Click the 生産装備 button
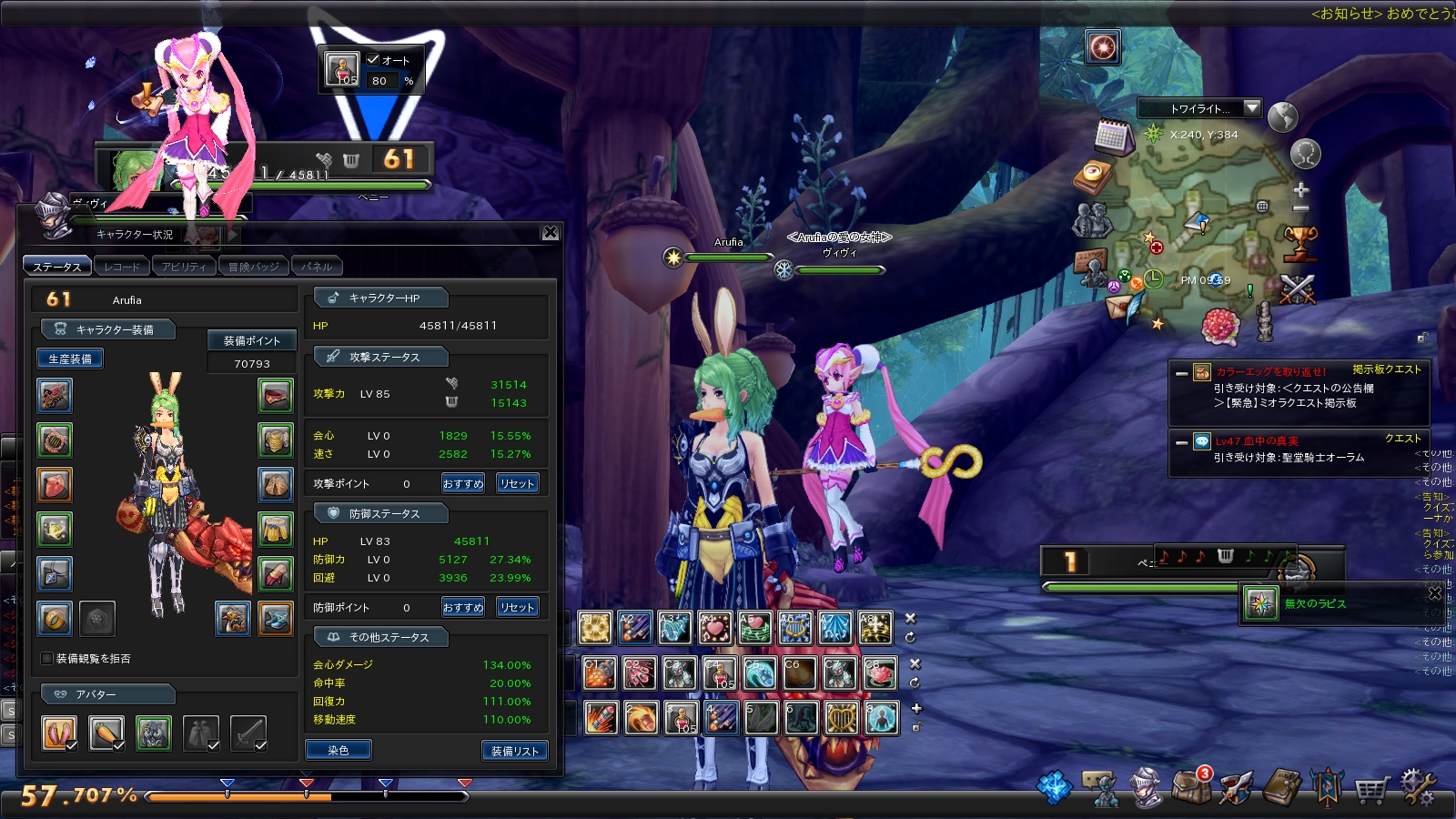Screen dimensions: 1456x819 [x=69, y=359]
